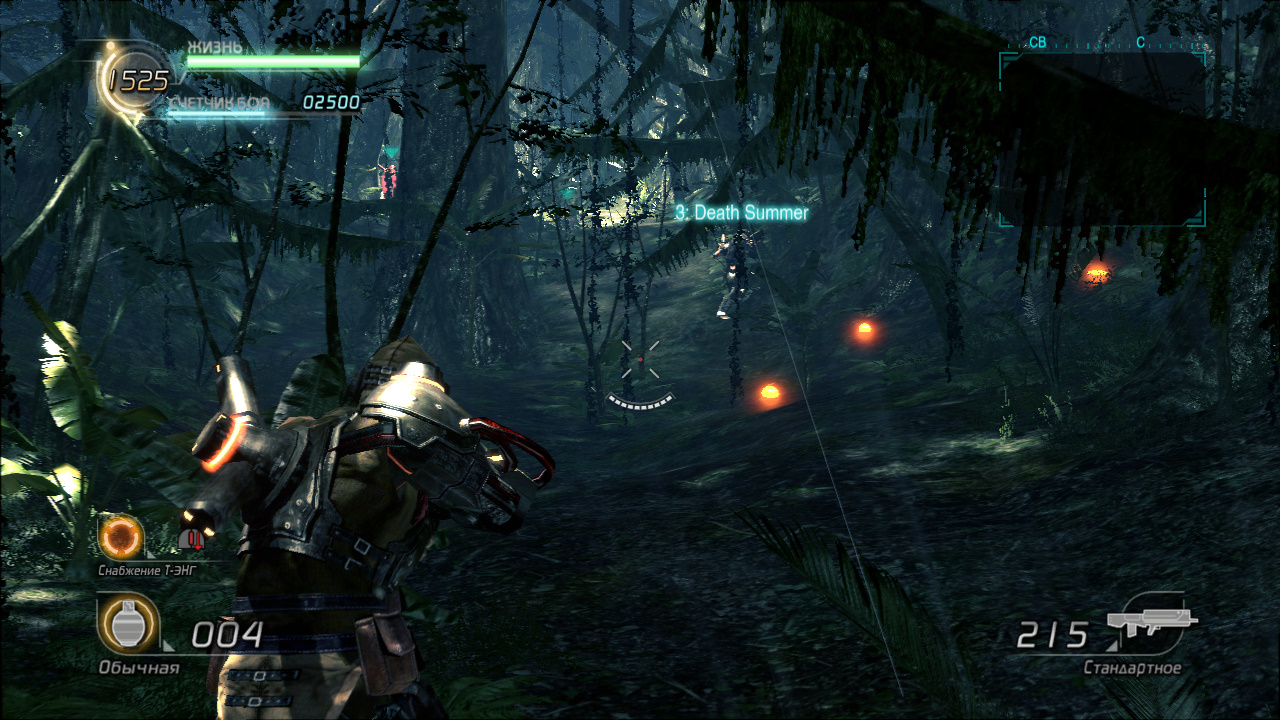Click the Снабжение Т-ЭНГ supply icon
The height and width of the screenshot is (720, 1280).
(x=120, y=538)
